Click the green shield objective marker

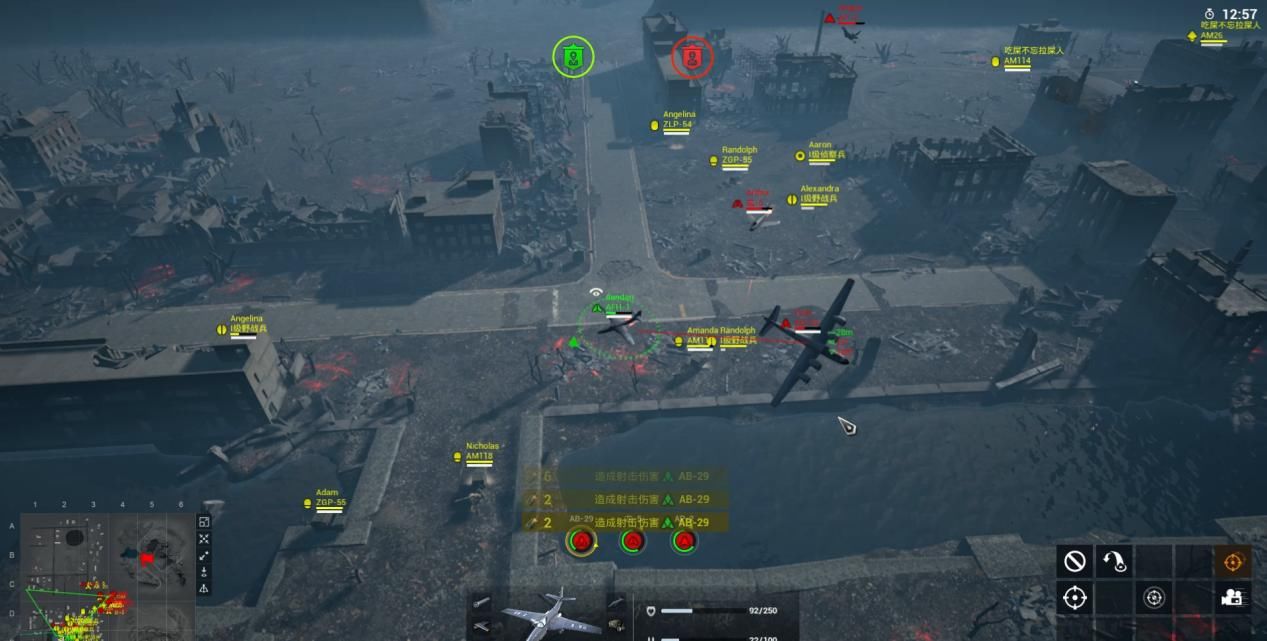pyautogui.click(x=573, y=57)
